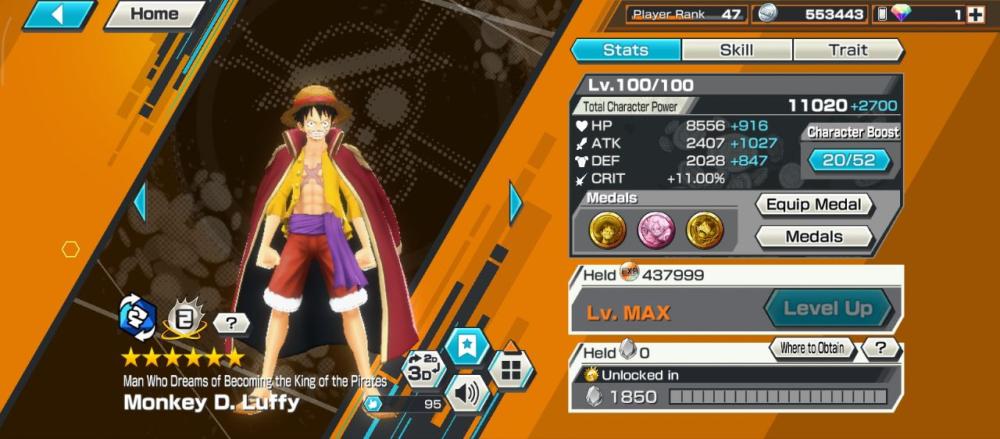Screen dimensions: 1000x439
Task: Add rainbow diamonds with the plus button
Action: 975,14
